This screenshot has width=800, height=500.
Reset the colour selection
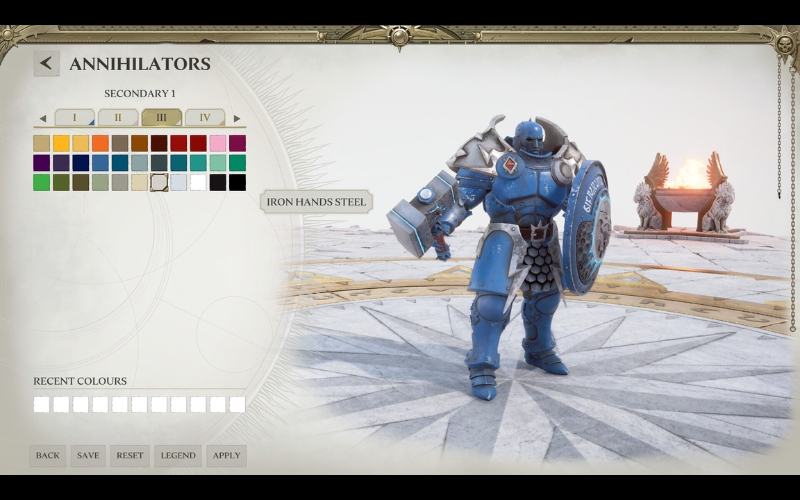130,456
